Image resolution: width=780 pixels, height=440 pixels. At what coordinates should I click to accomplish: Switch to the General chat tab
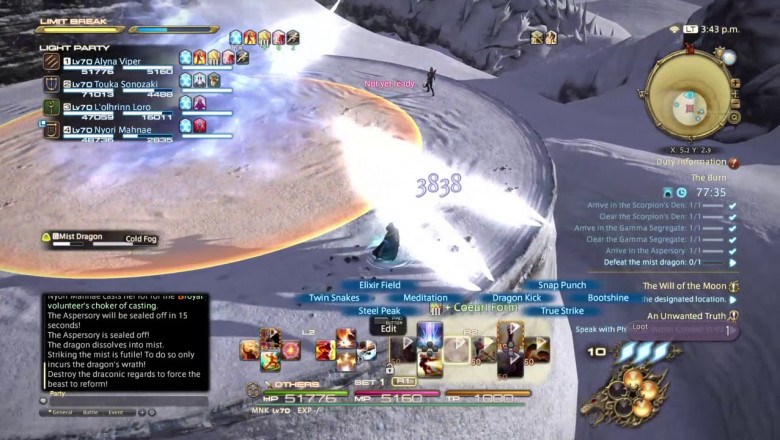[64, 411]
